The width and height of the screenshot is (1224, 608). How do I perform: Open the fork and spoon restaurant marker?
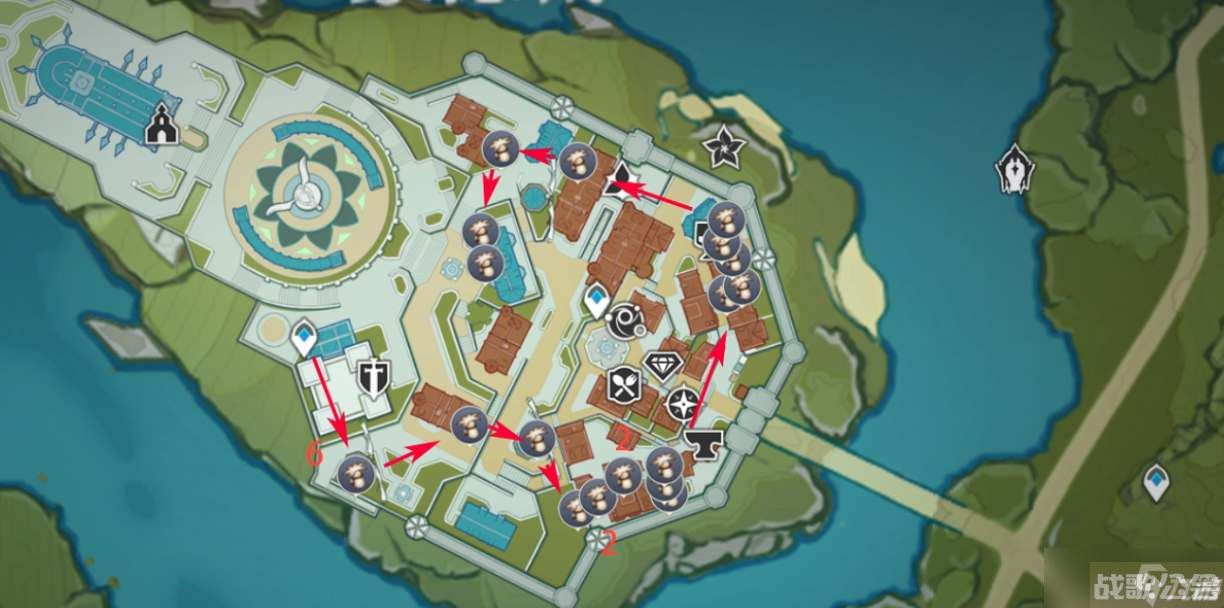[622, 383]
